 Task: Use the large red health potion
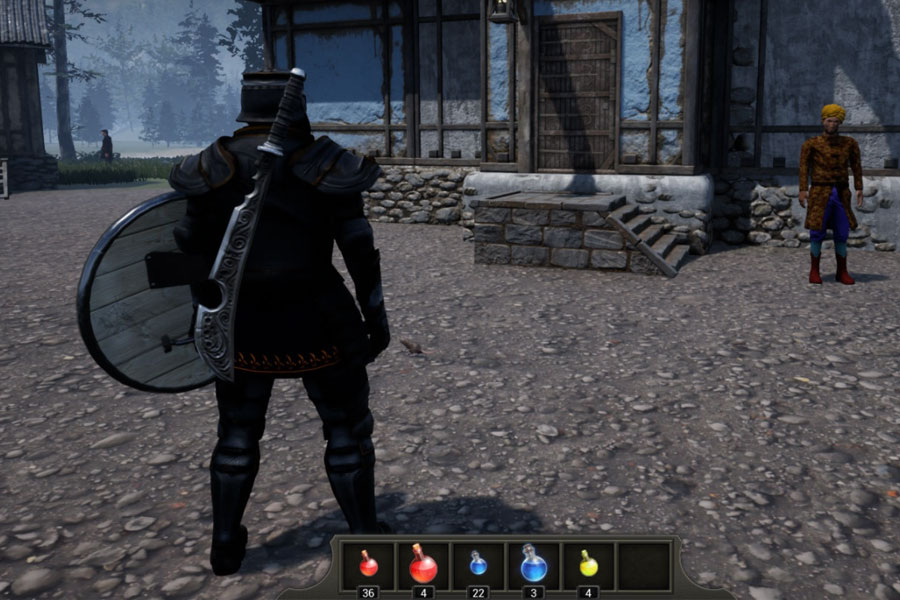tap(423, 566)
